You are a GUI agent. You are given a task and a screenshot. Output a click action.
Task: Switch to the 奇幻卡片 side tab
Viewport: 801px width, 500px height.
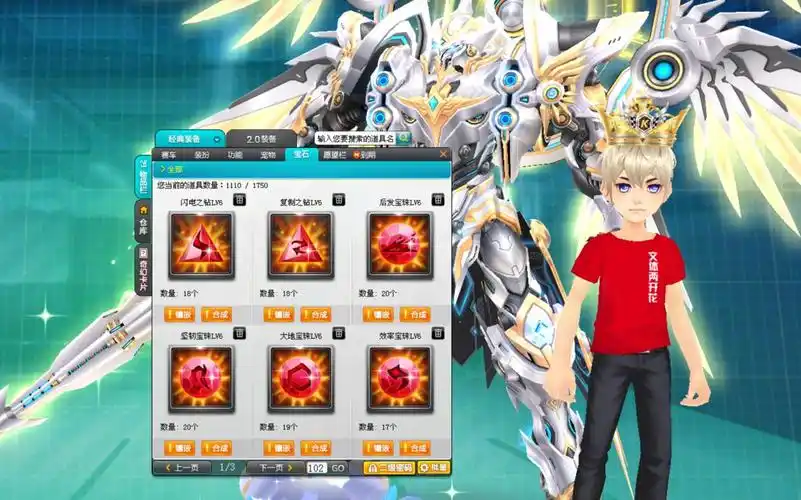point(143,268)
